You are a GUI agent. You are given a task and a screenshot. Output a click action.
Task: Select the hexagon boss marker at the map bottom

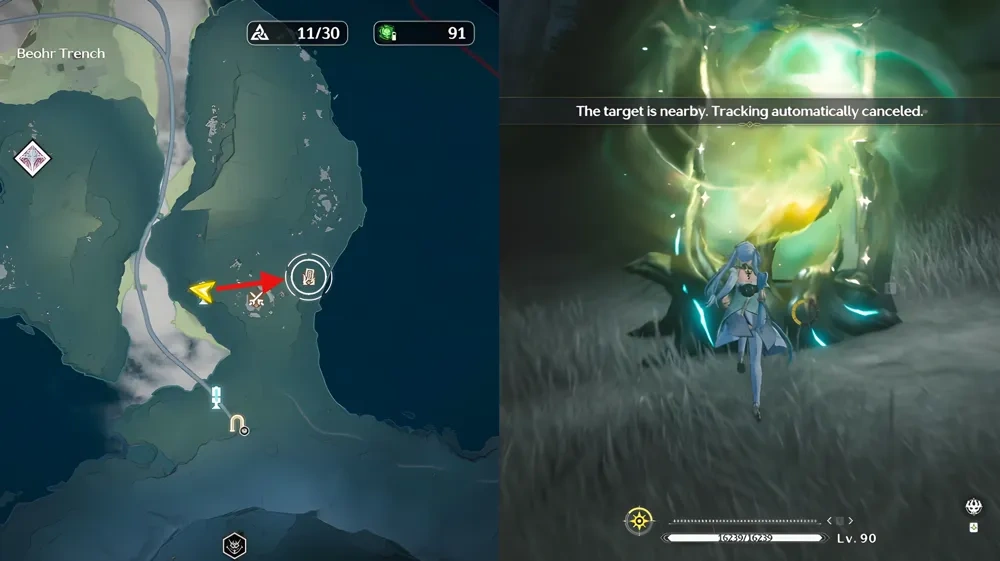click(x=234, y=546)
